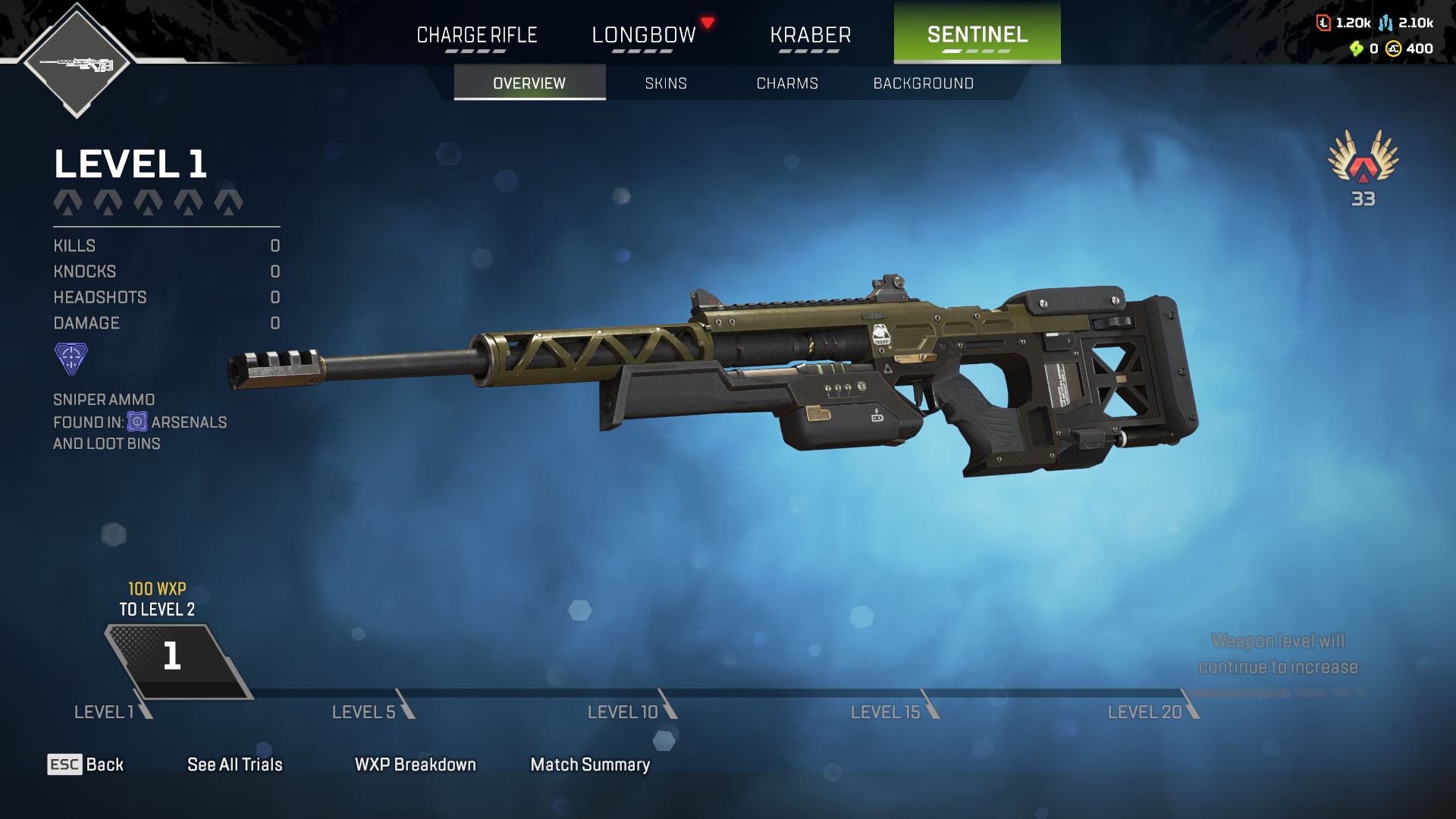Click the sniper ammo type icon
The height and width of the screenshot is (819, 1456).
(71, 358)
